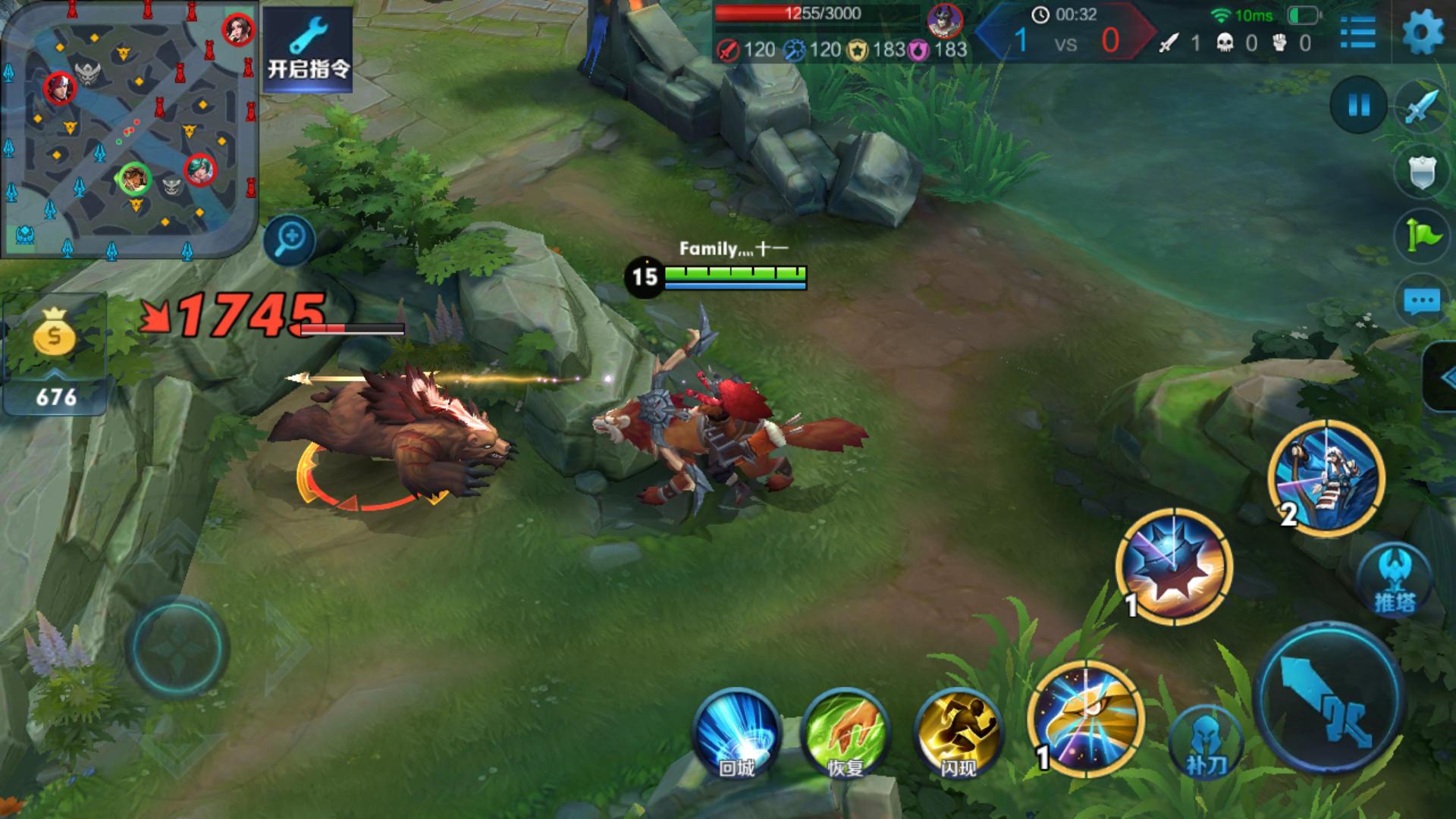Send the green flag signal
Screen dimensions: 1456x819
(1421, 236)
